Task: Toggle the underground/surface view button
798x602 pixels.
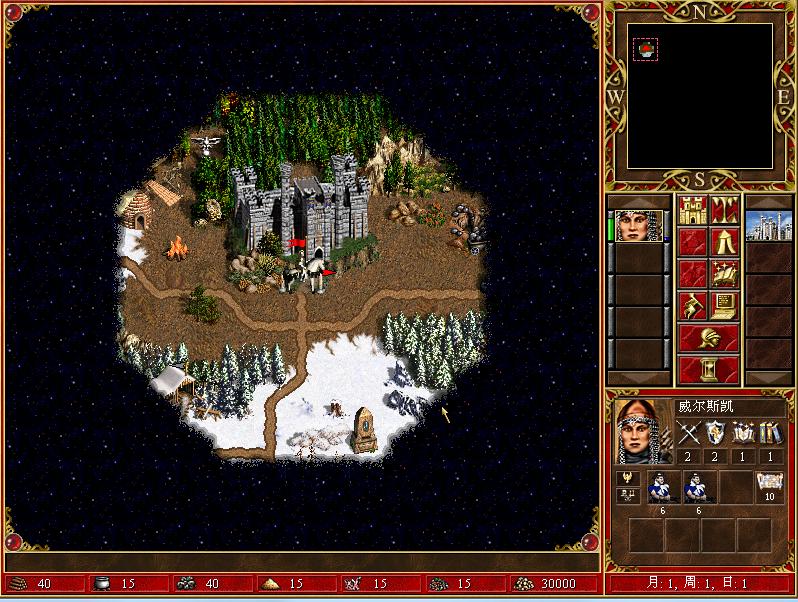Action: (725, 211)
